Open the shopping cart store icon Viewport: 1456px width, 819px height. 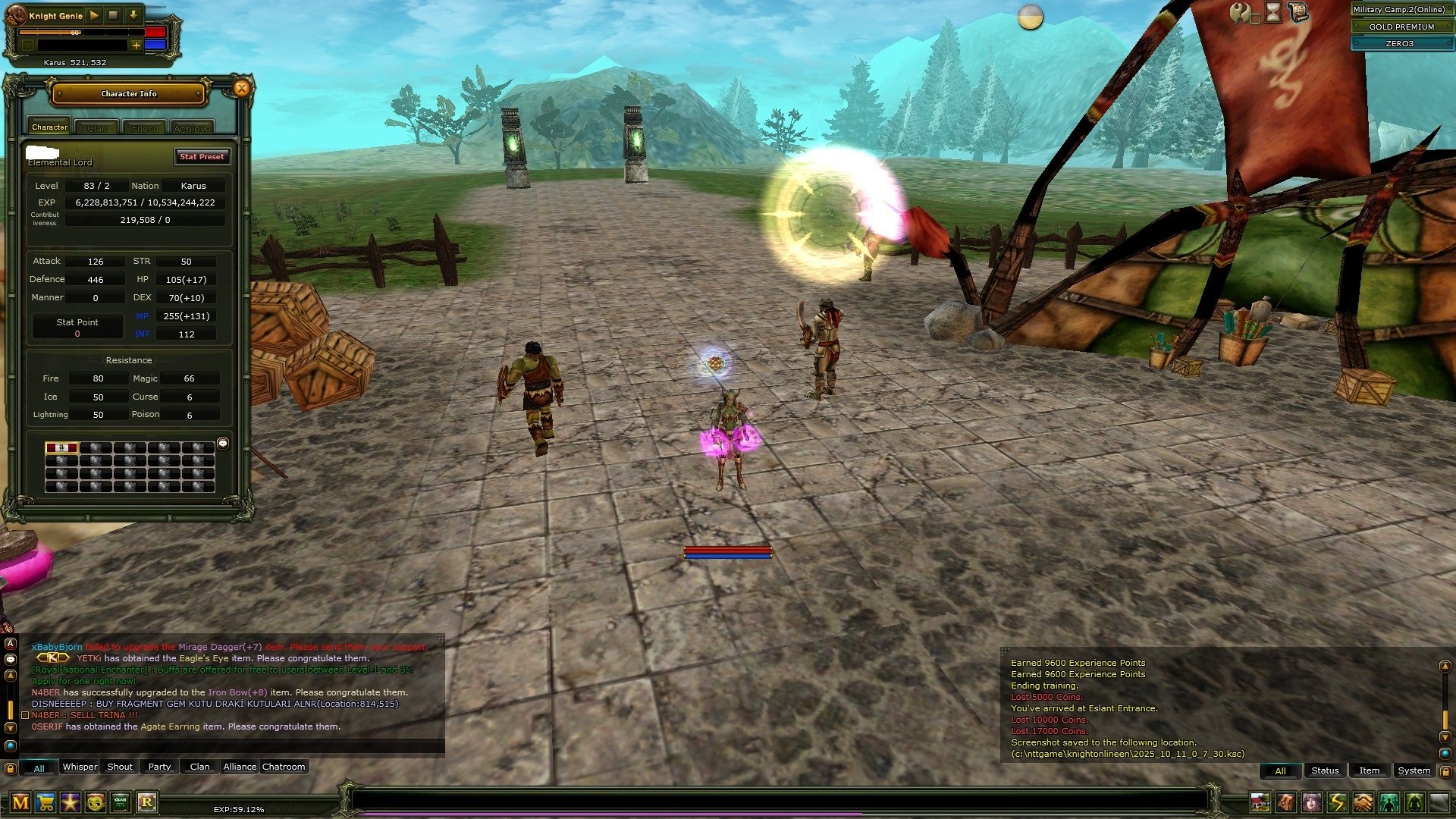coord(45,802)
